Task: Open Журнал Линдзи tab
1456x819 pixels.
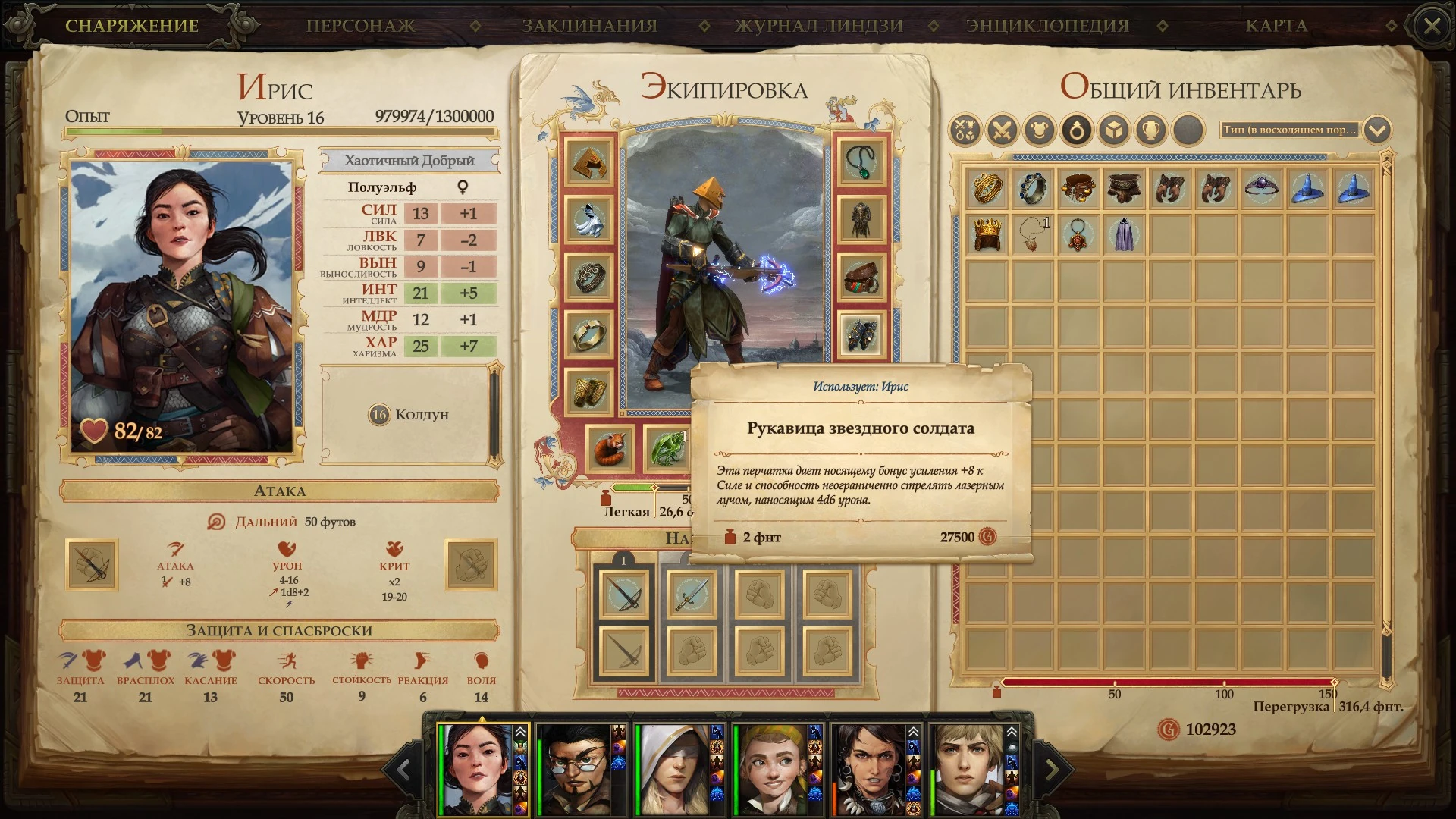Action: 819,26
